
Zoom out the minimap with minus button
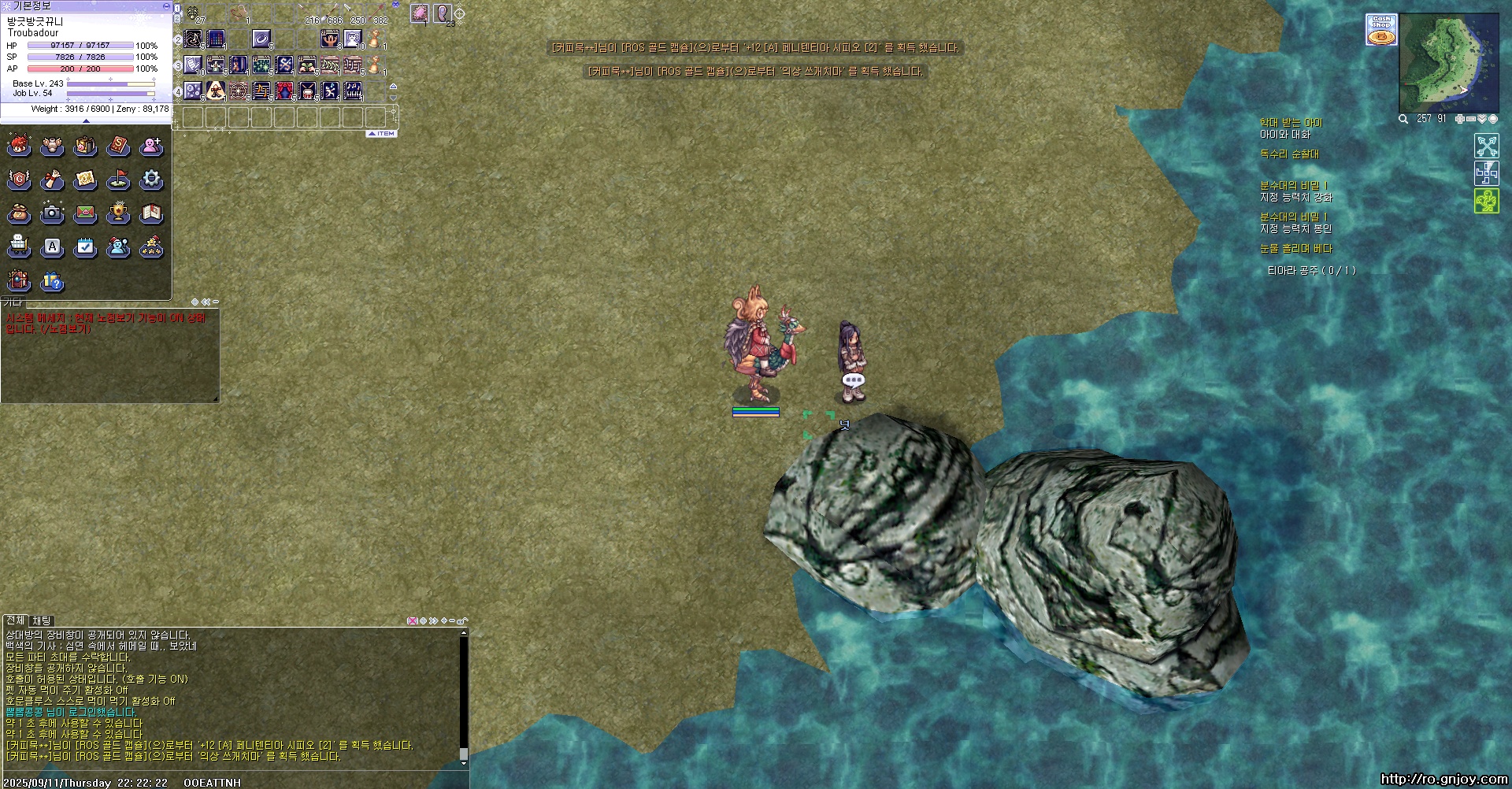pos(1471,119)
